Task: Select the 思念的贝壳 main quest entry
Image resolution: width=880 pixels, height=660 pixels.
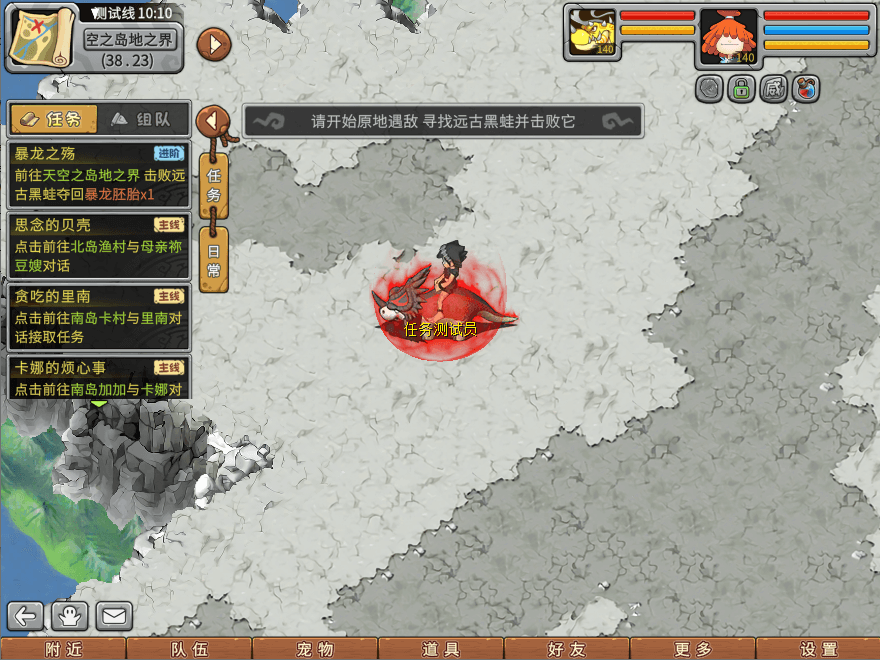Action: coord(98,245)
